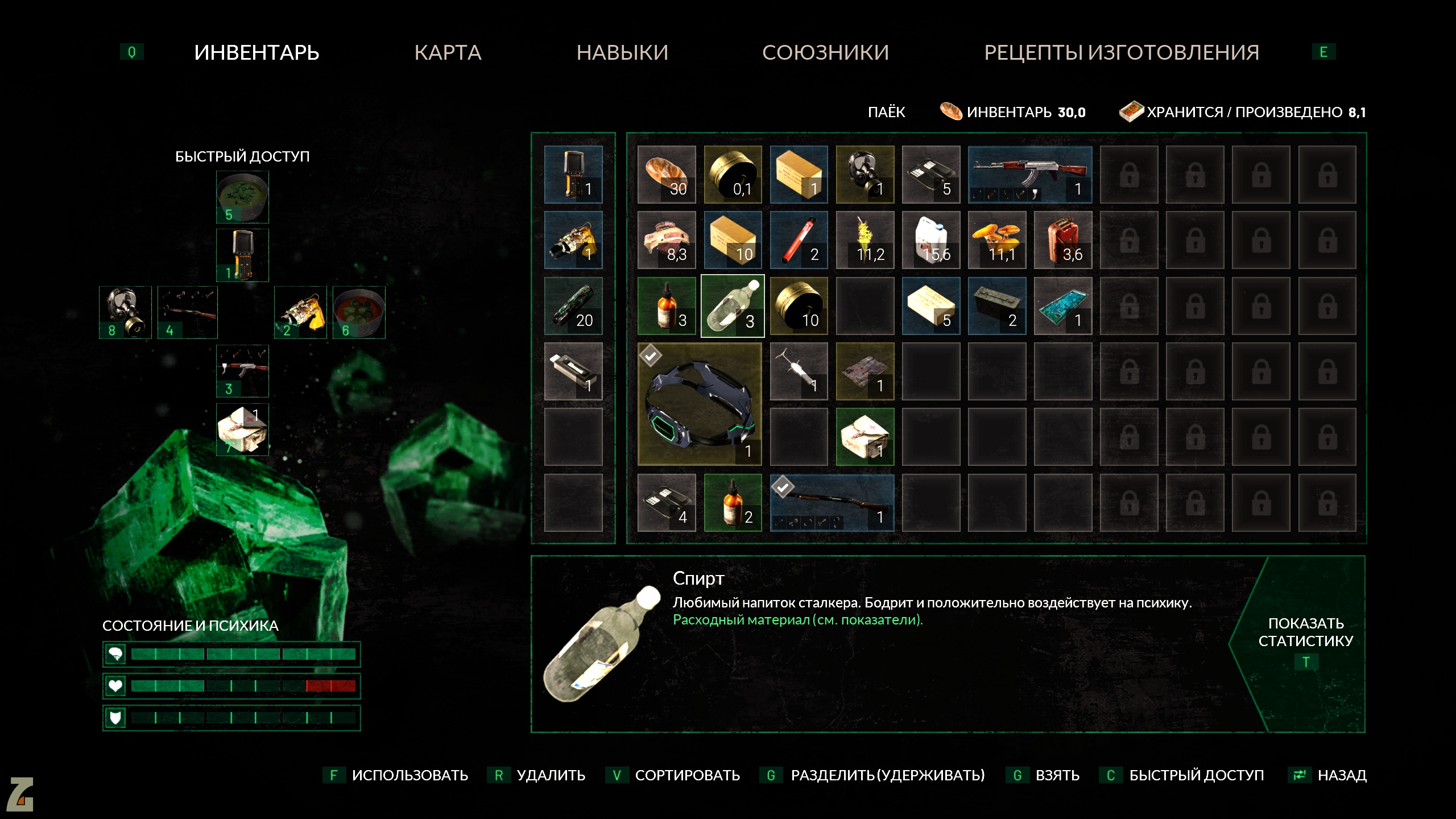
Task: Go to the СОЮЗНИКИ tab
Action: coord(825,52)
